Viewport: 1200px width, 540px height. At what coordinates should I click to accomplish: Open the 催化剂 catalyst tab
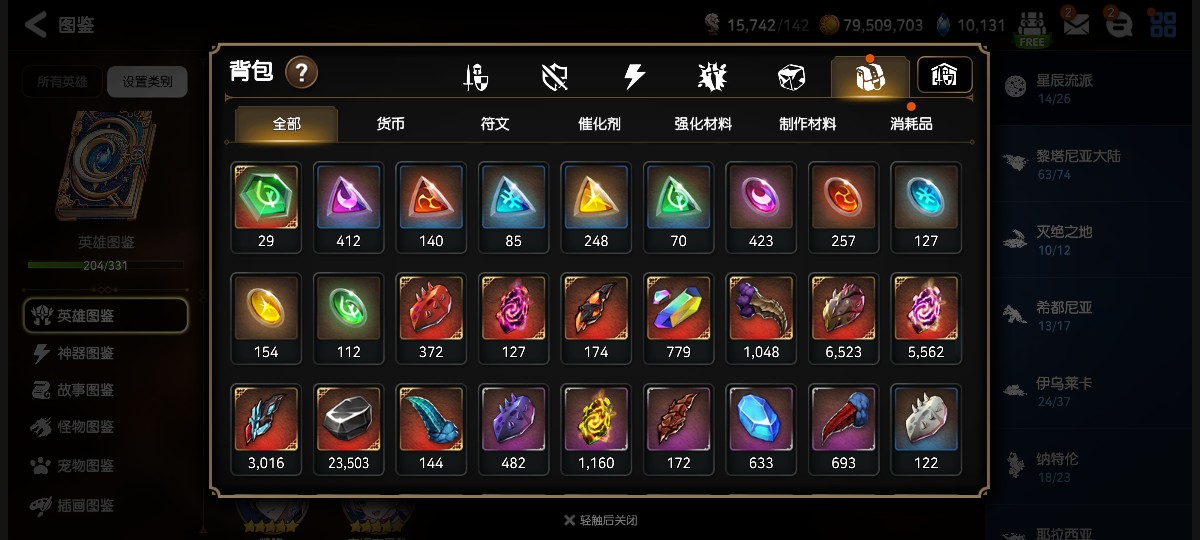coord(599,124)
